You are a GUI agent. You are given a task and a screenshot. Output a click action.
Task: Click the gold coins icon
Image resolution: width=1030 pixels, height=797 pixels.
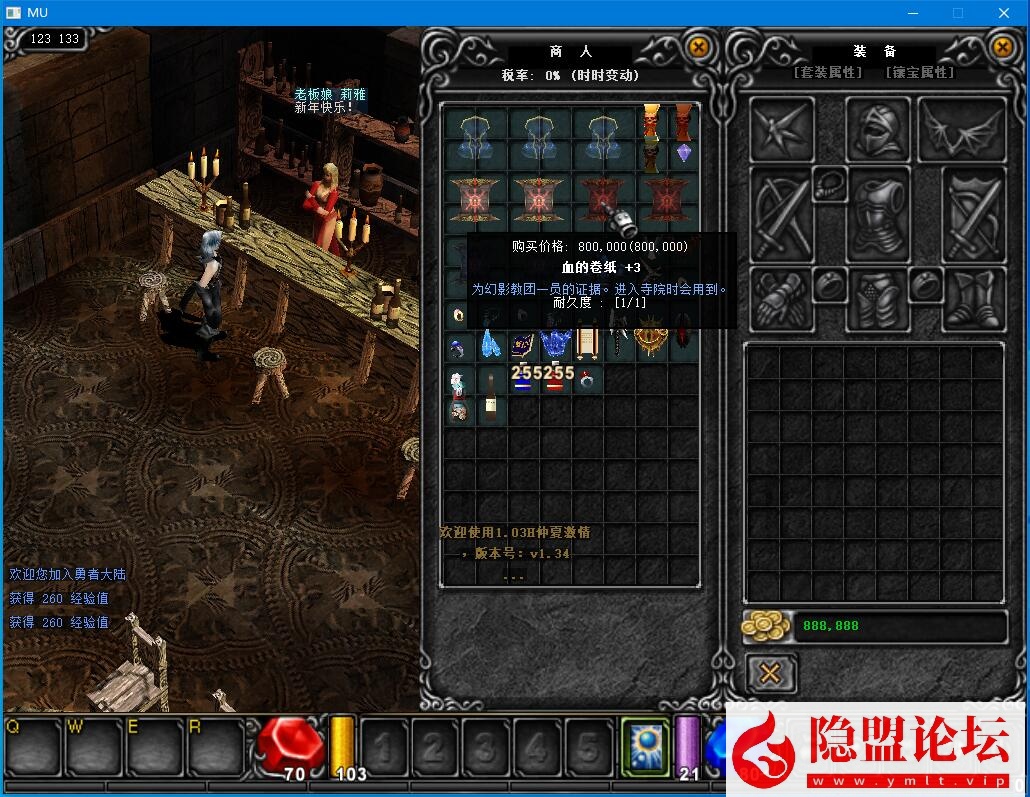tap(766, 626)
